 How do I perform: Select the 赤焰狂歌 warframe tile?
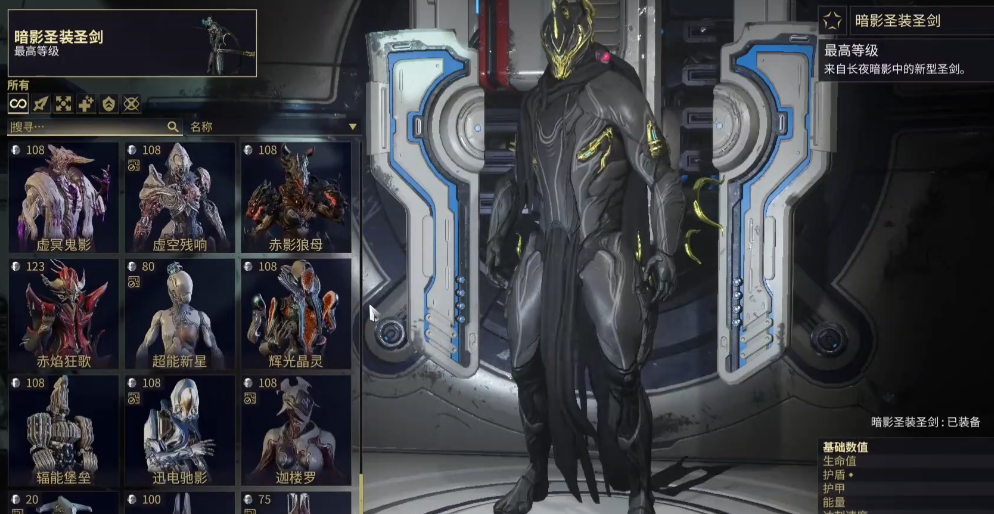64,313
